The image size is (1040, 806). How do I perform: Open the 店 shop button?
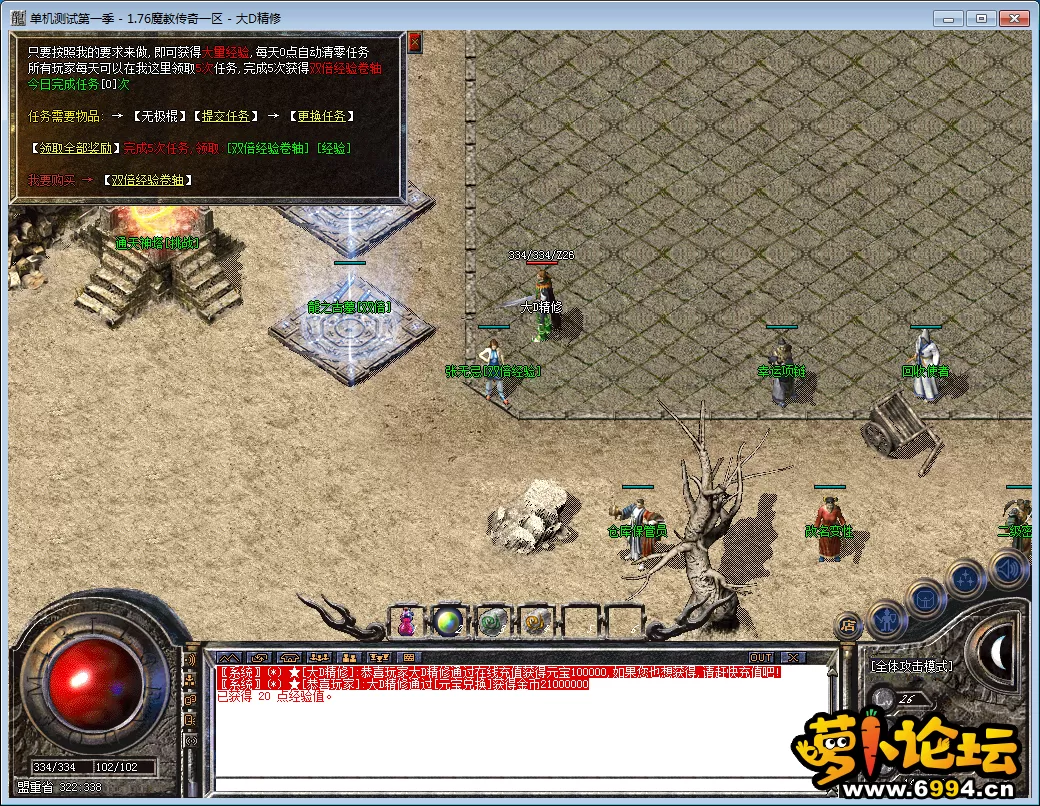tap(847, 627)
